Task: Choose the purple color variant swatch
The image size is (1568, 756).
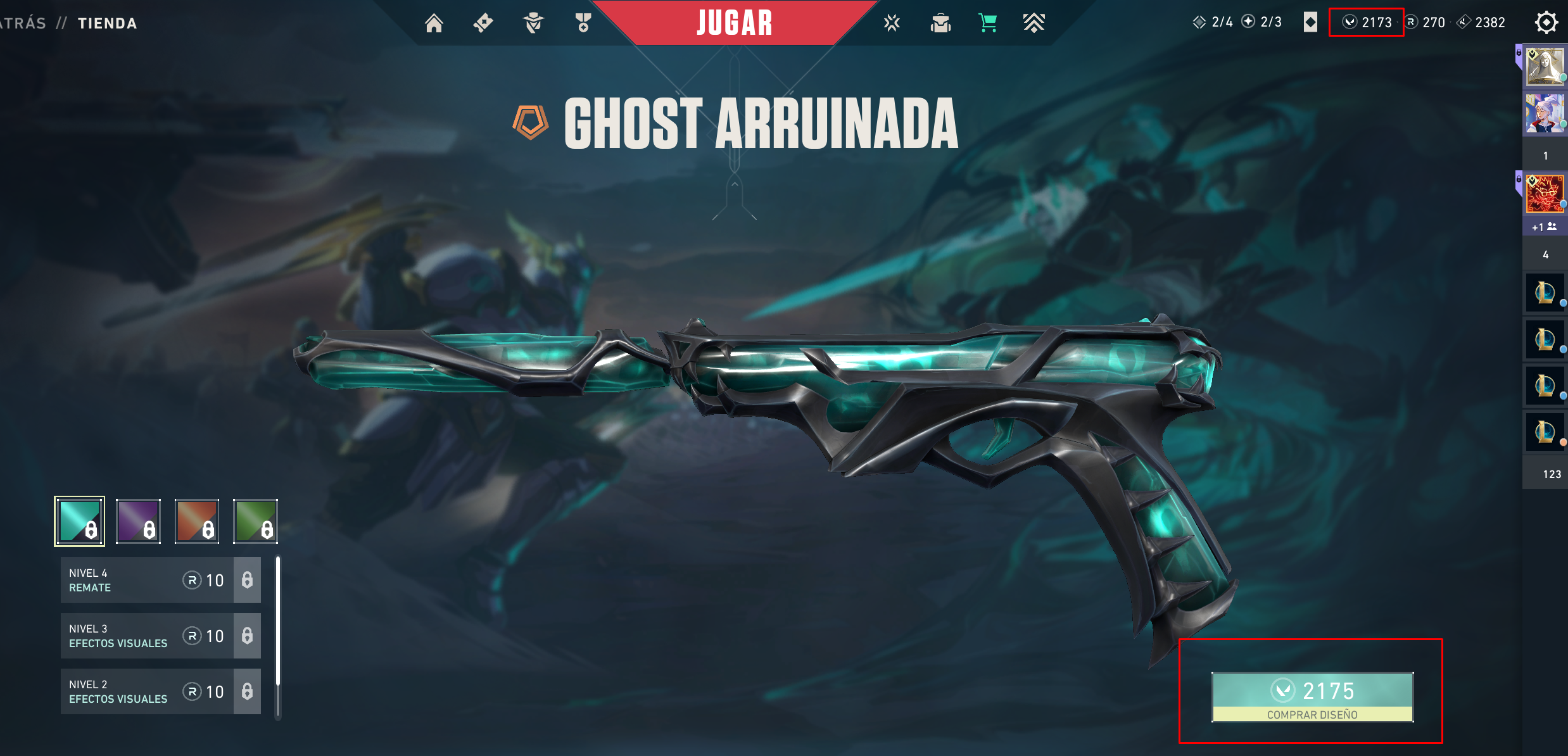Action: click(138, 521)
